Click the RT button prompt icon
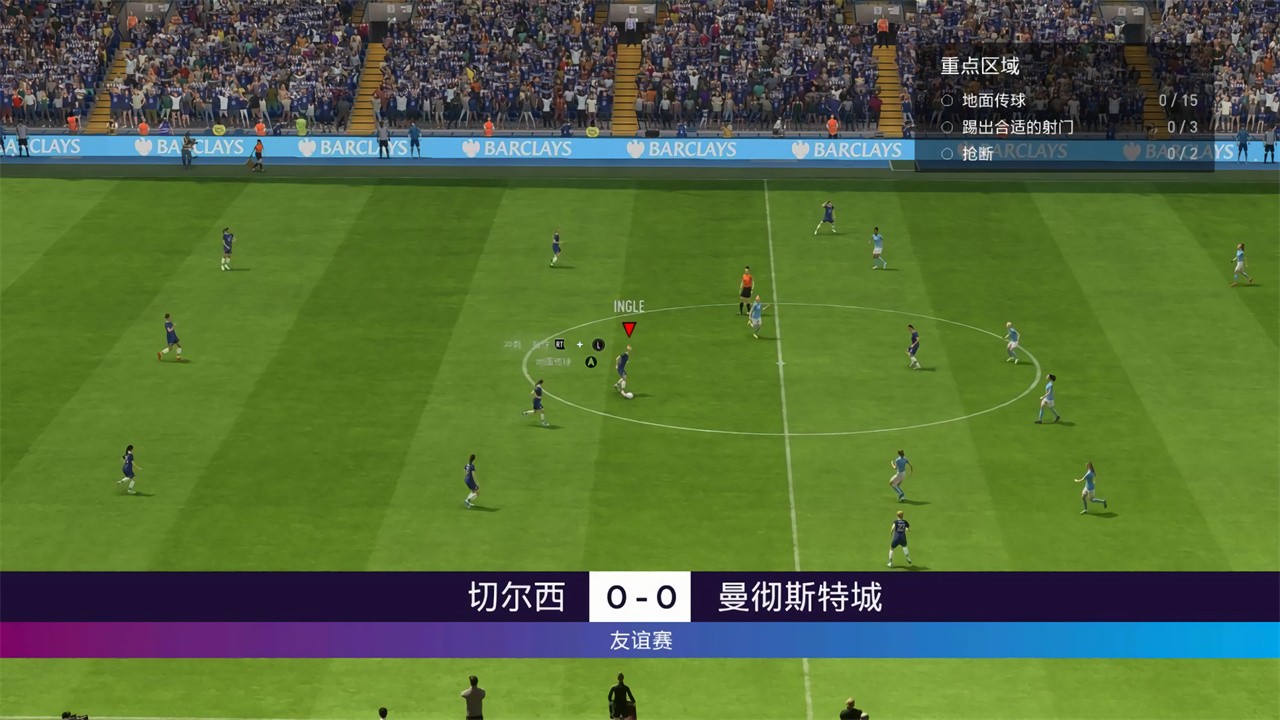Screen dimensions: 1280x720 [560, 344]
